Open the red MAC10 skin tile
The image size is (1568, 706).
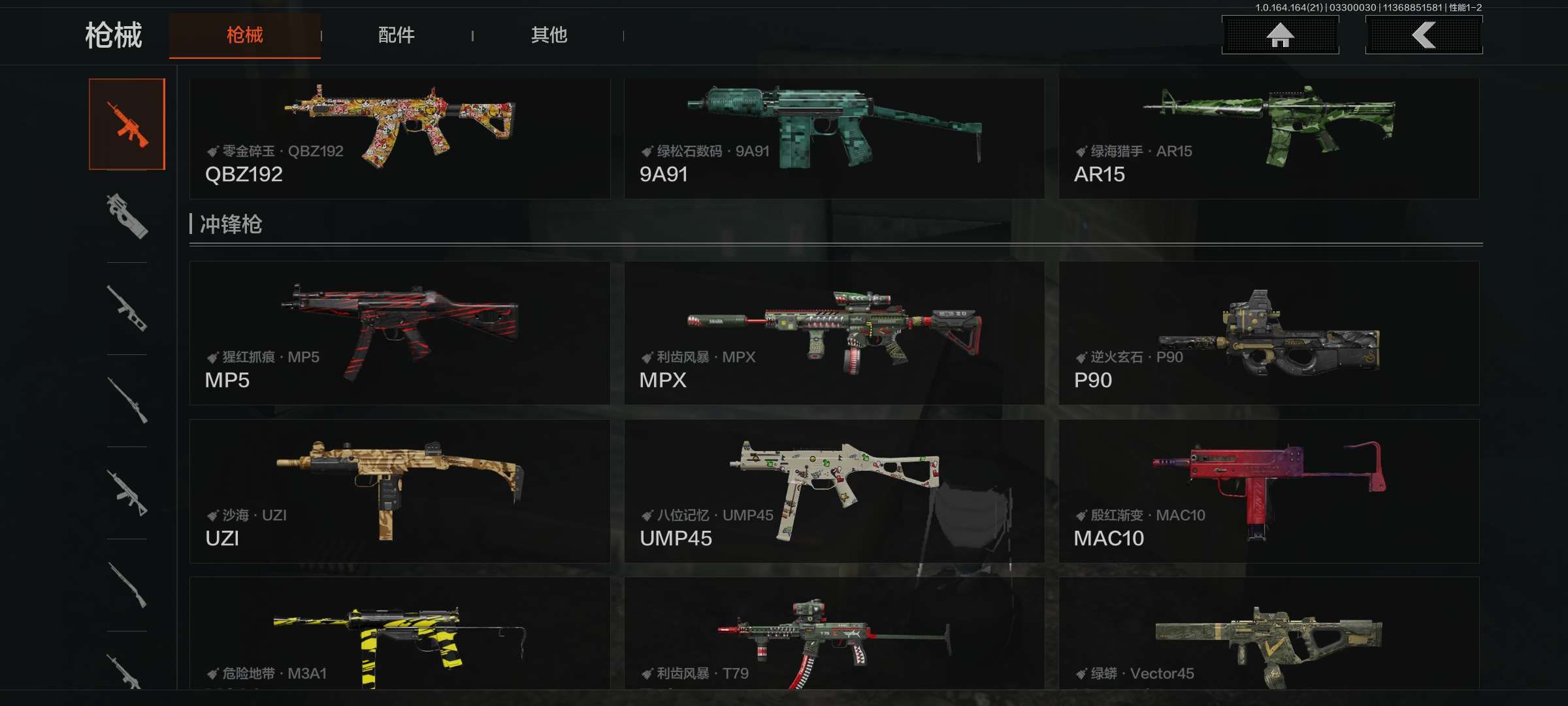pos(1268,491)
